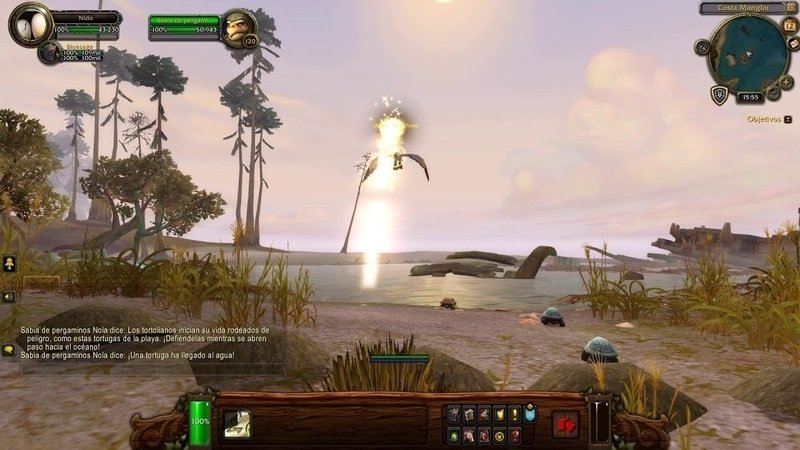The height and width of the screenshot is (450, 800).
Task: Select the Sabia de pergaminos target portrait
Action: (x=239, y=27)
